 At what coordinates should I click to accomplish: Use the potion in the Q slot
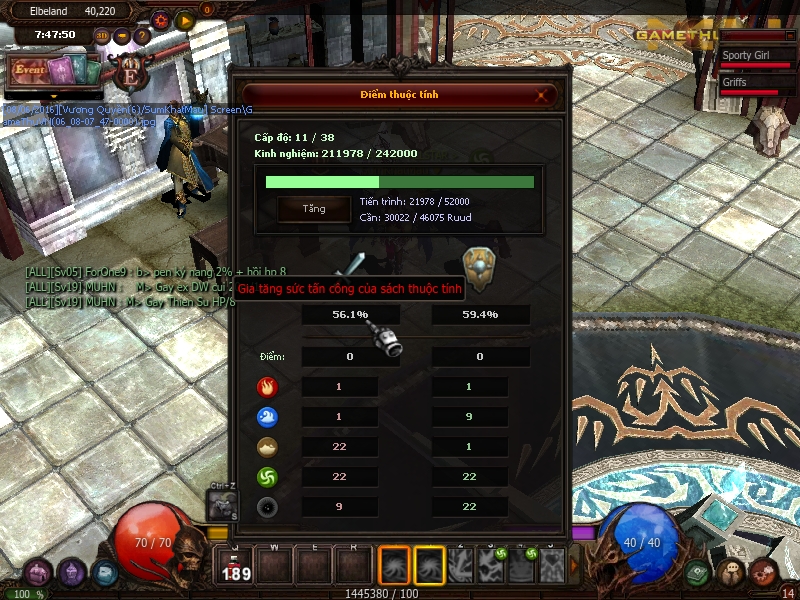pyautogui.click(x=237, y=567)
